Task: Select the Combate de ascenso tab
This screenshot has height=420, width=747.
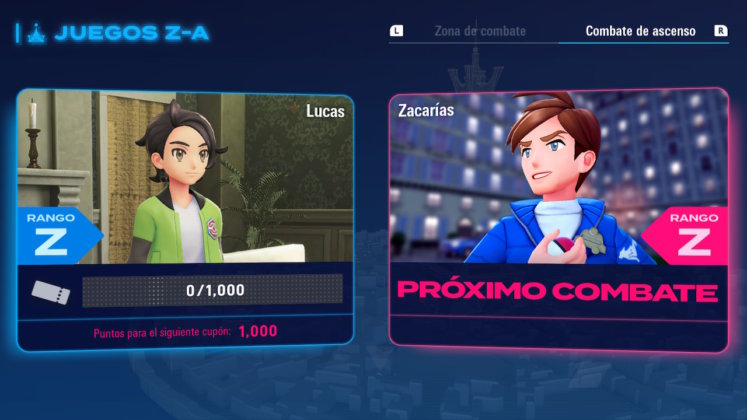Action: (640, 31)
